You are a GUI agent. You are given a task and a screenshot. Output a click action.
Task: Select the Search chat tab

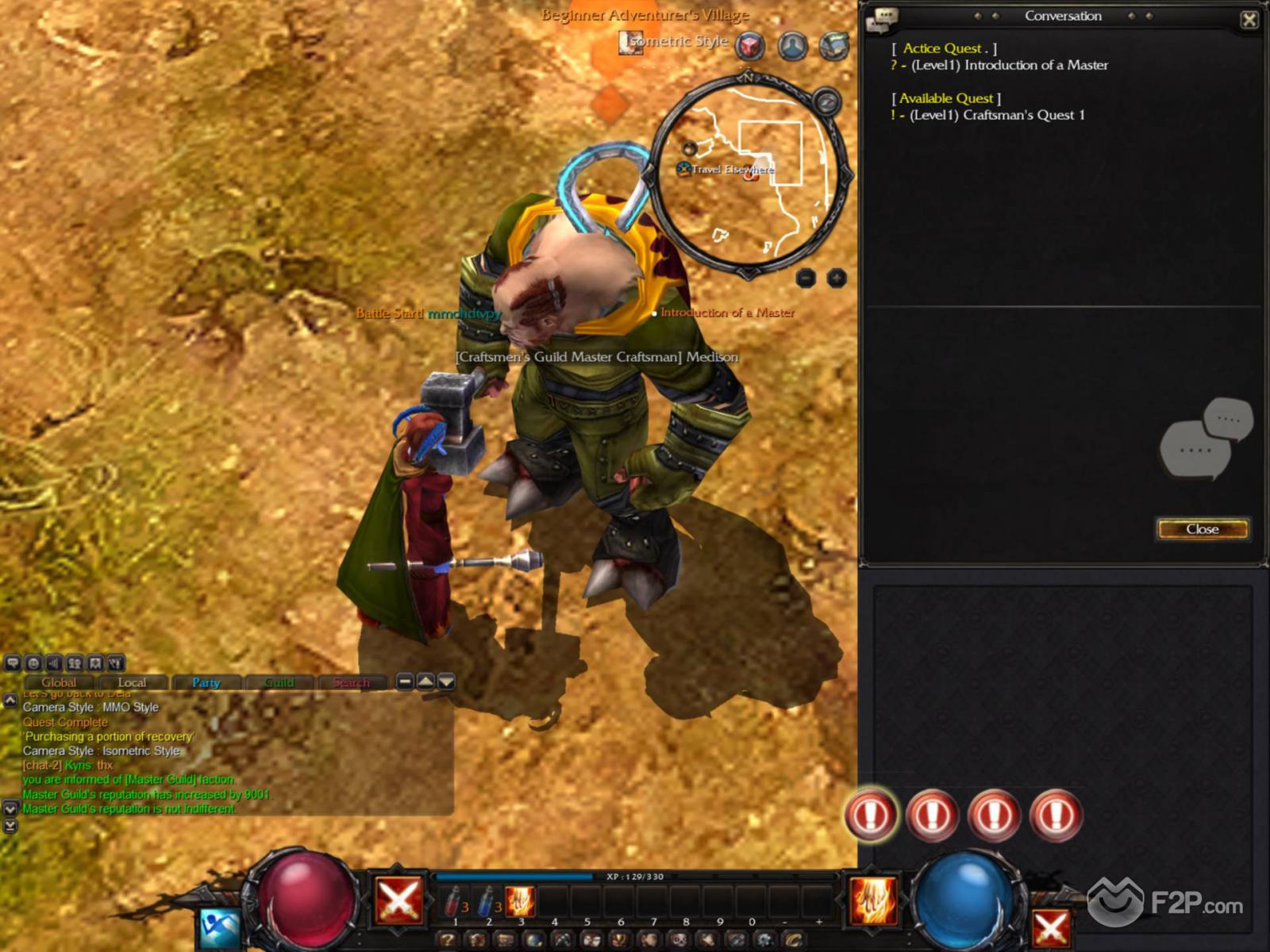(352, 682)
